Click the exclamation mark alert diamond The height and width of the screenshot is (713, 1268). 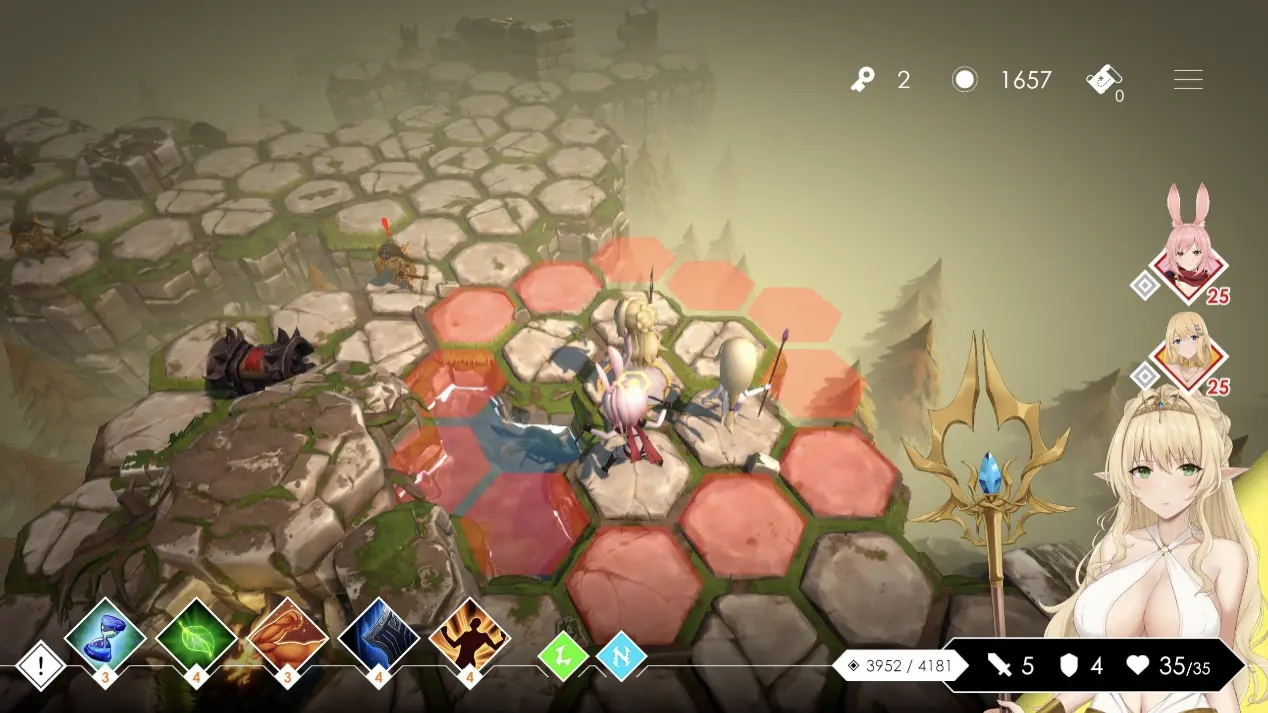click(41, 665)
